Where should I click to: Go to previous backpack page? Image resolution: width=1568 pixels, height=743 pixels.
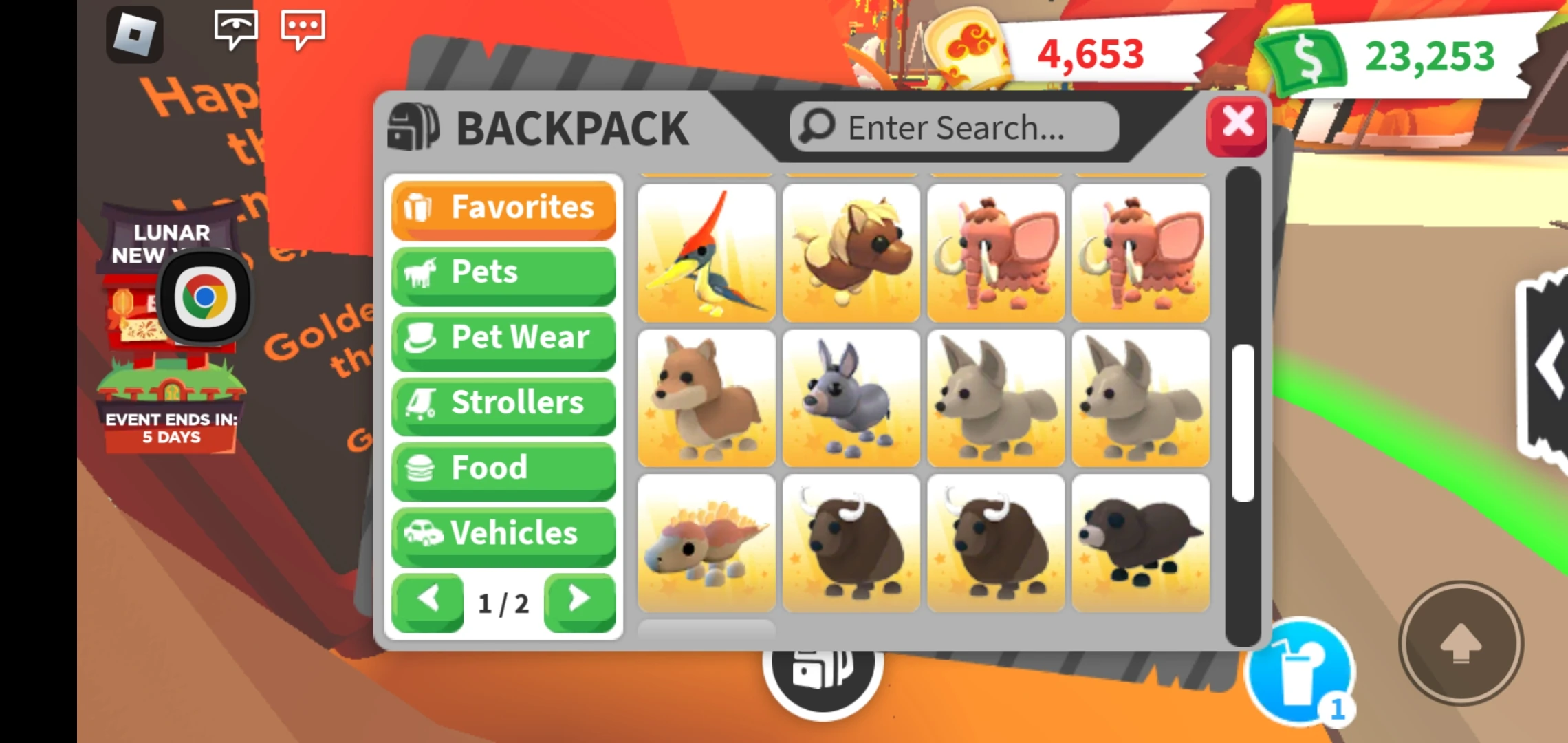(427, 601)
